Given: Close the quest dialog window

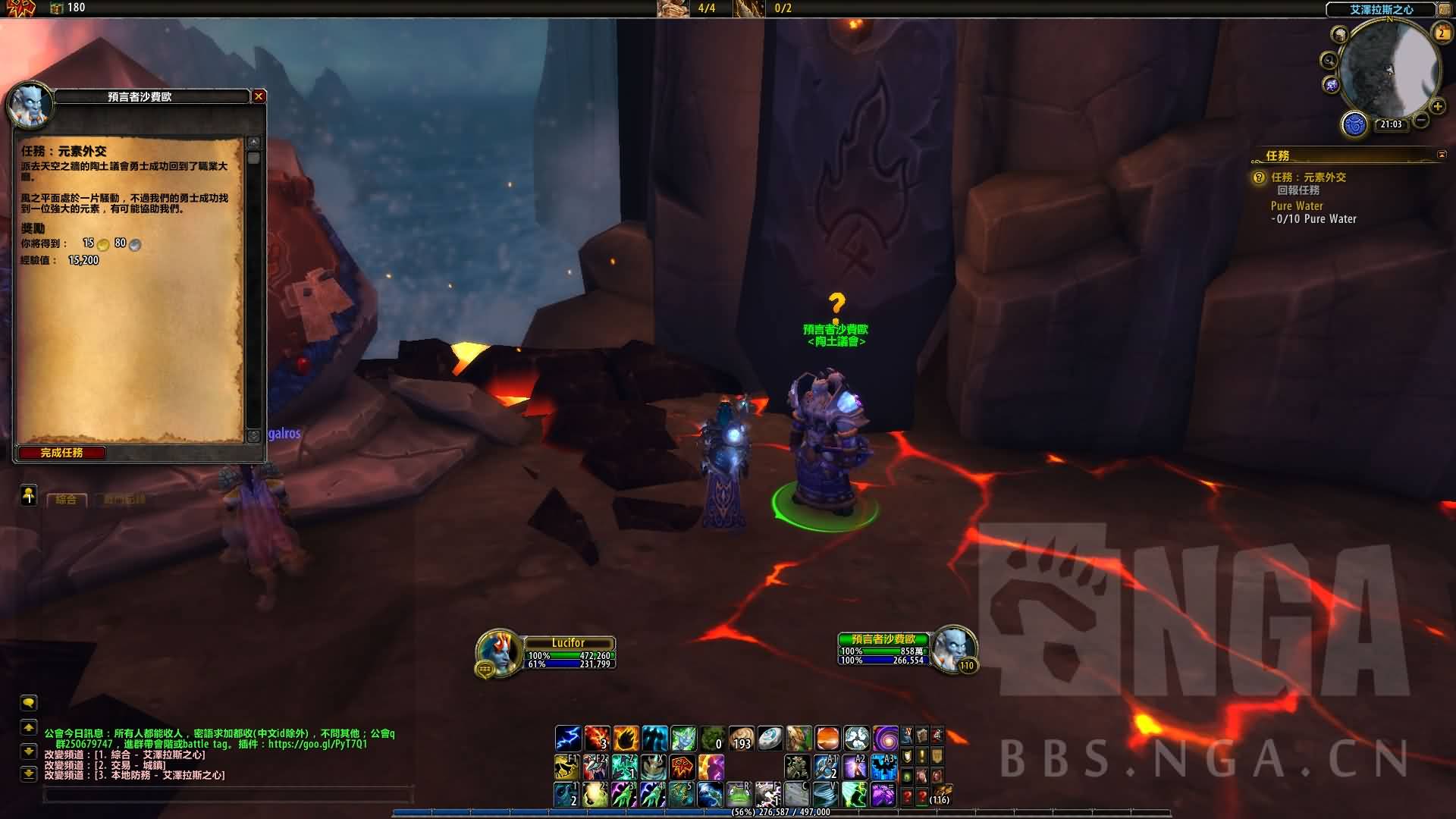Looking at the screenshot, I should tap(259, 96).
